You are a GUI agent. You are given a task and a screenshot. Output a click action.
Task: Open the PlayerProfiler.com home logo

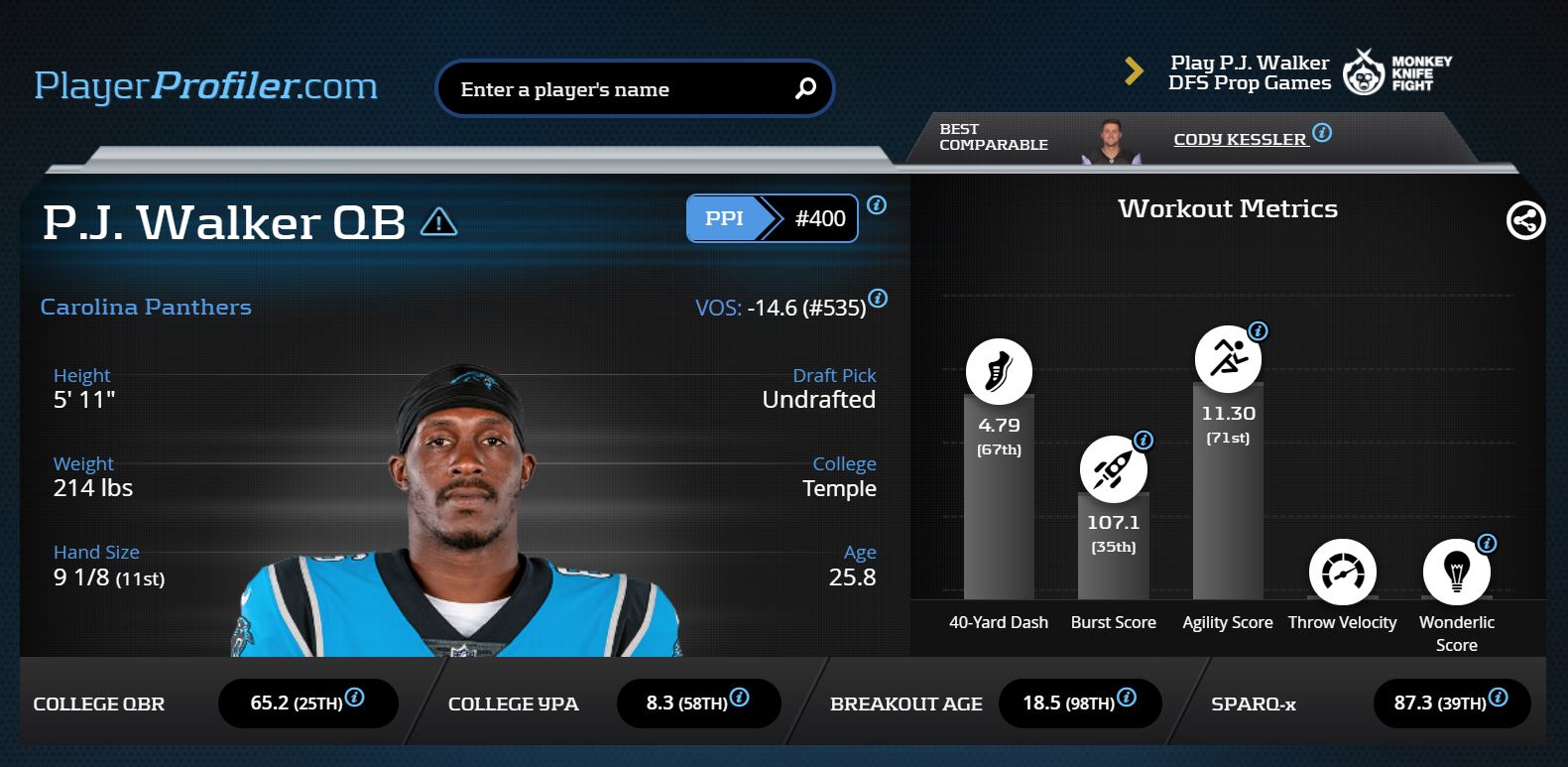coord(205,86)
